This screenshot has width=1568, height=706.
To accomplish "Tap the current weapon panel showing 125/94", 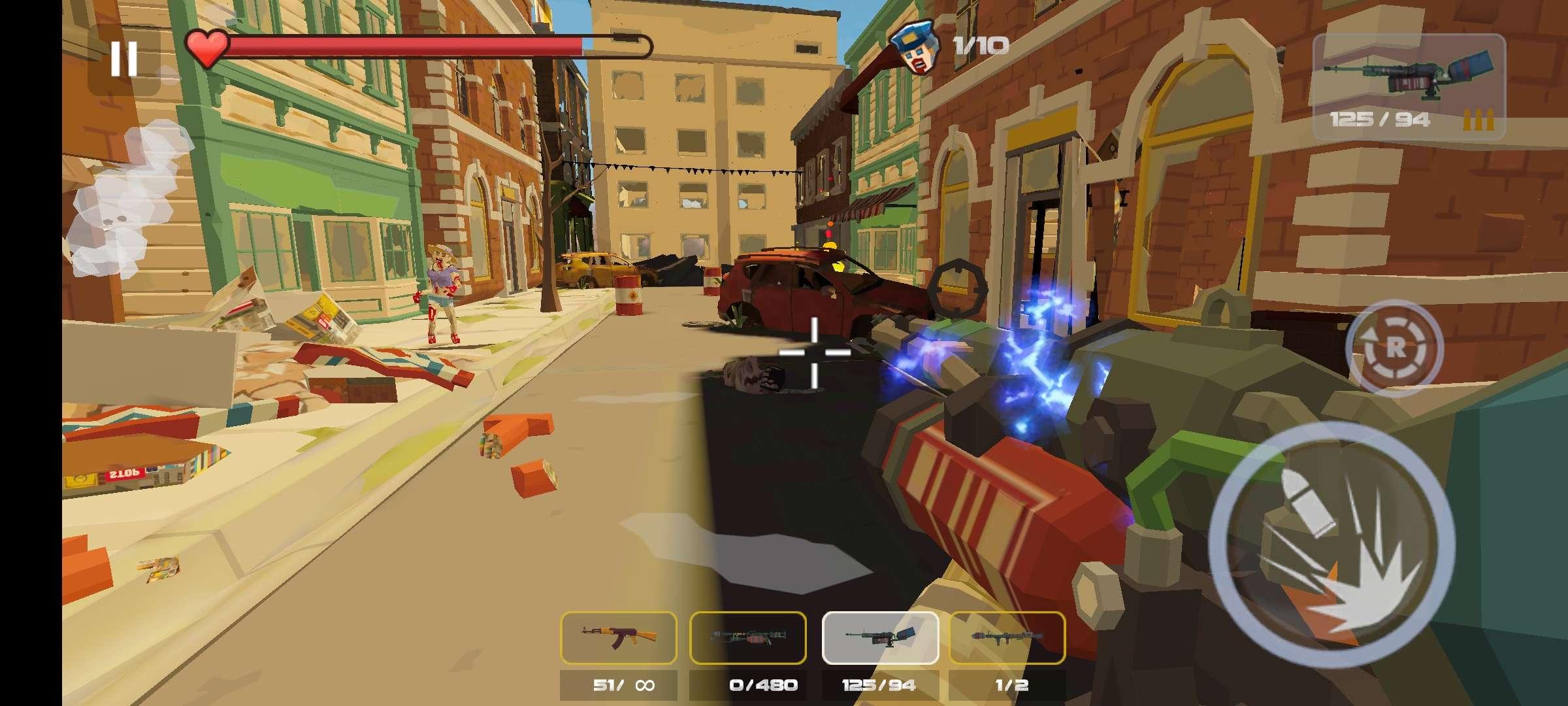I will (x=1409, y=86).
